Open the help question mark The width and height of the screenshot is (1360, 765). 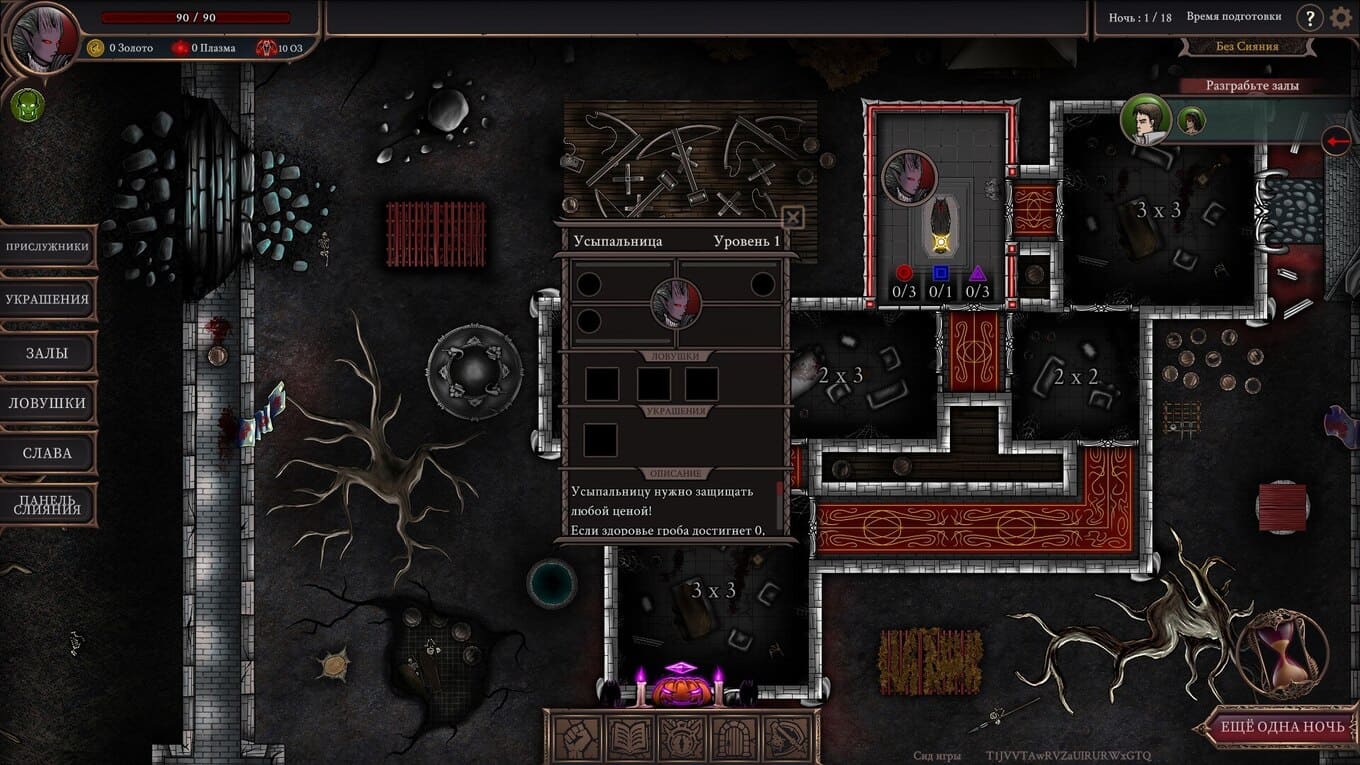[x=1309, y=17]
